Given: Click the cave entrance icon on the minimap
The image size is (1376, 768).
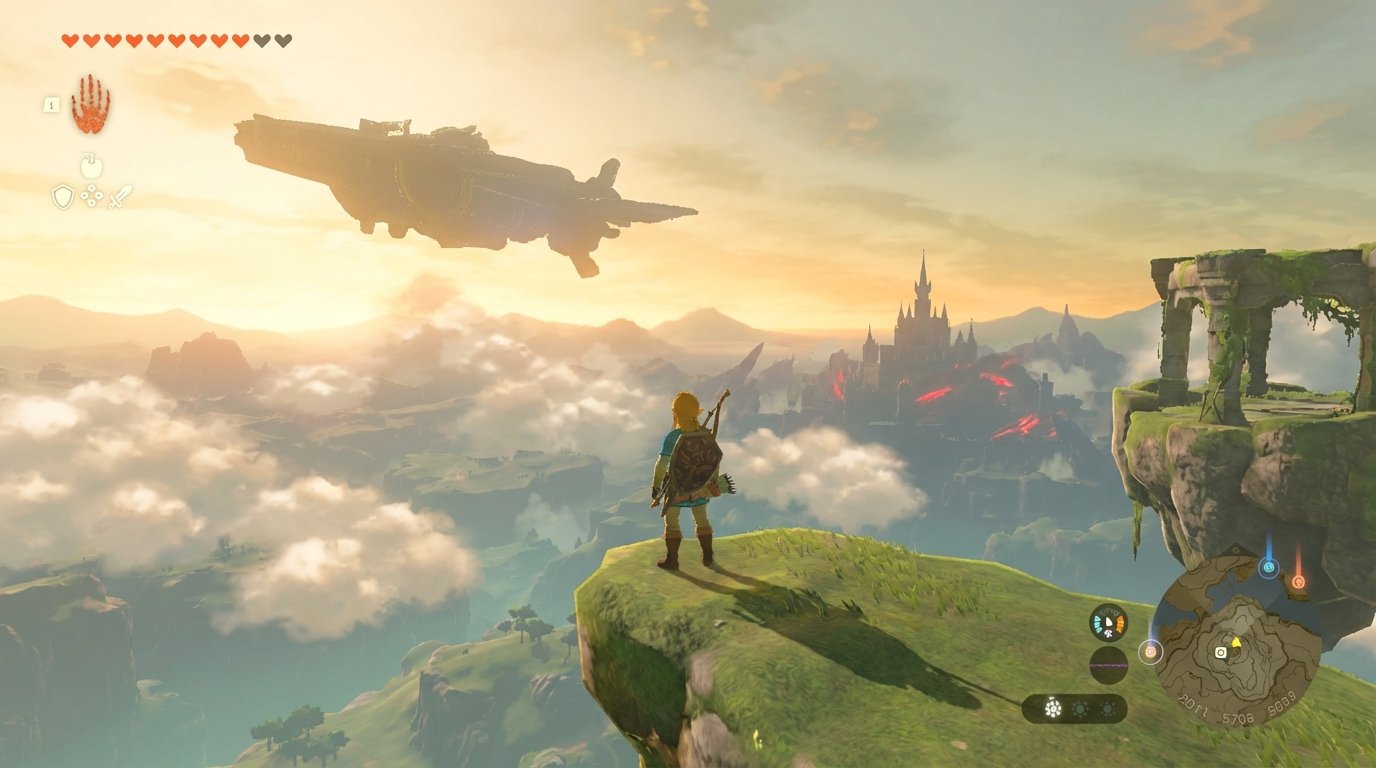Looking at the screenshot, I should (1220, 652).
